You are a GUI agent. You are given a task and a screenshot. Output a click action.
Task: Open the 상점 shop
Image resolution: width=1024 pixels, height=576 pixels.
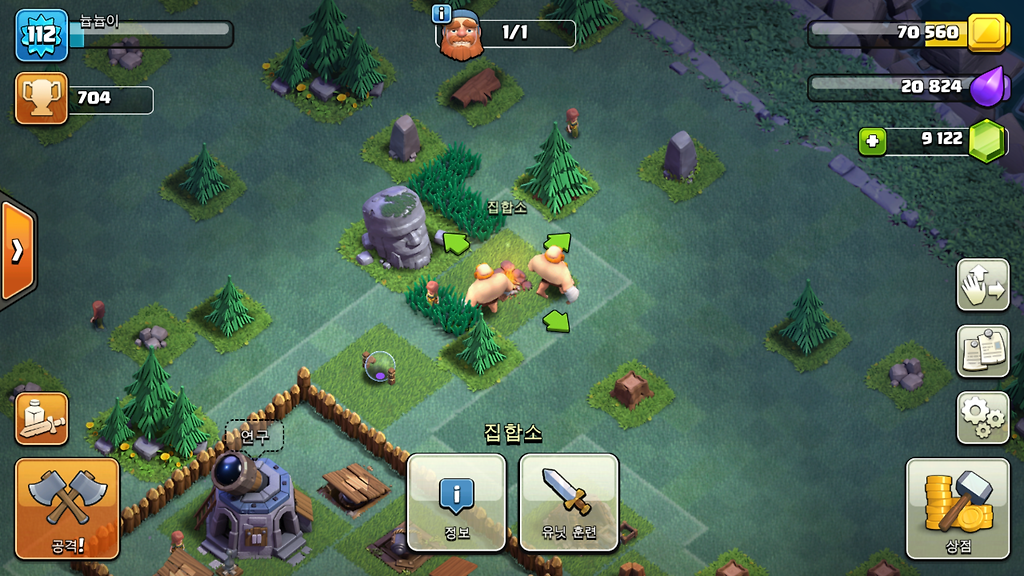[x=957, y=508]
